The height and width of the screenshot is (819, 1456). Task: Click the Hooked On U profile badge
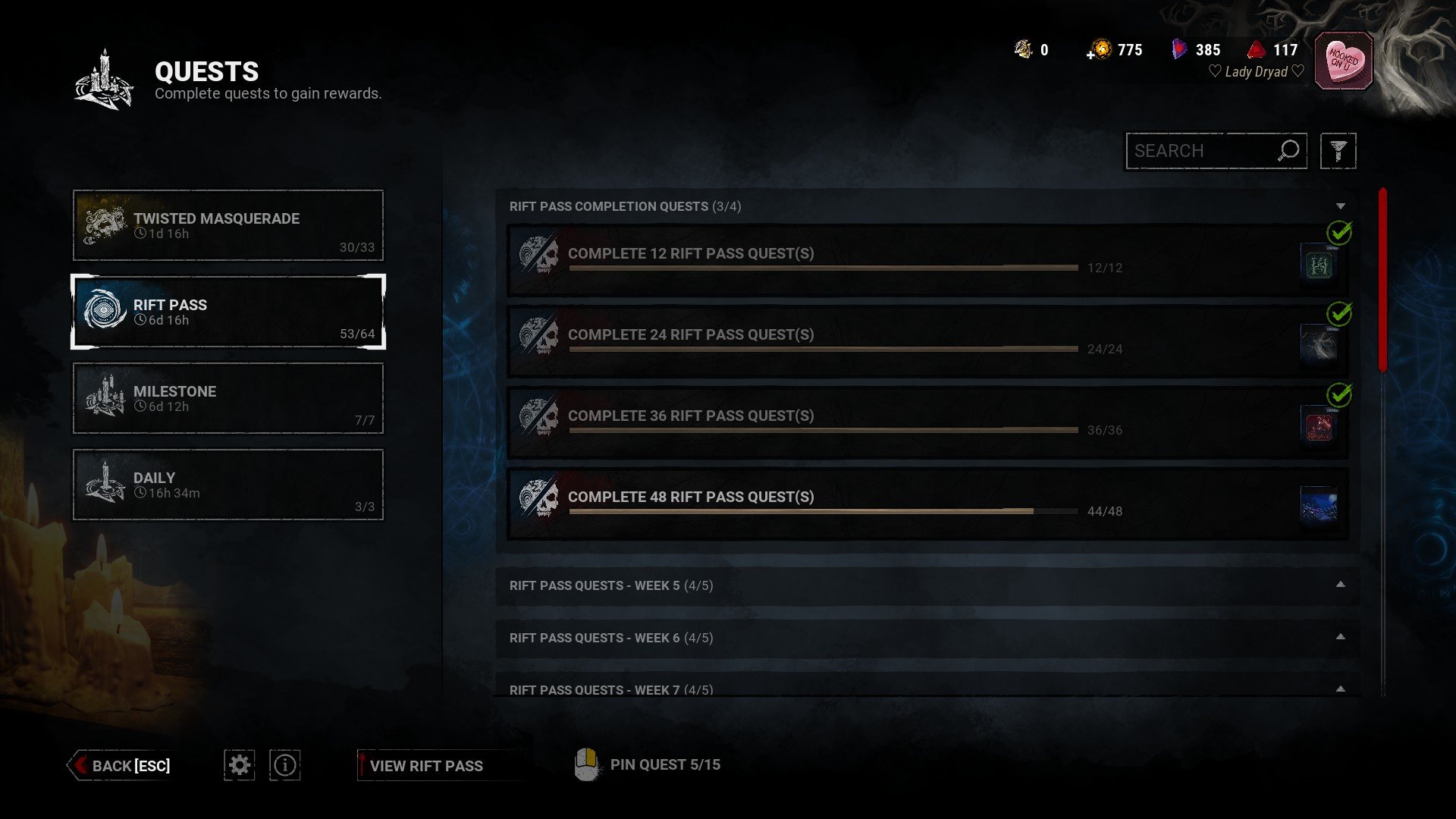[x=1345, y=60]
